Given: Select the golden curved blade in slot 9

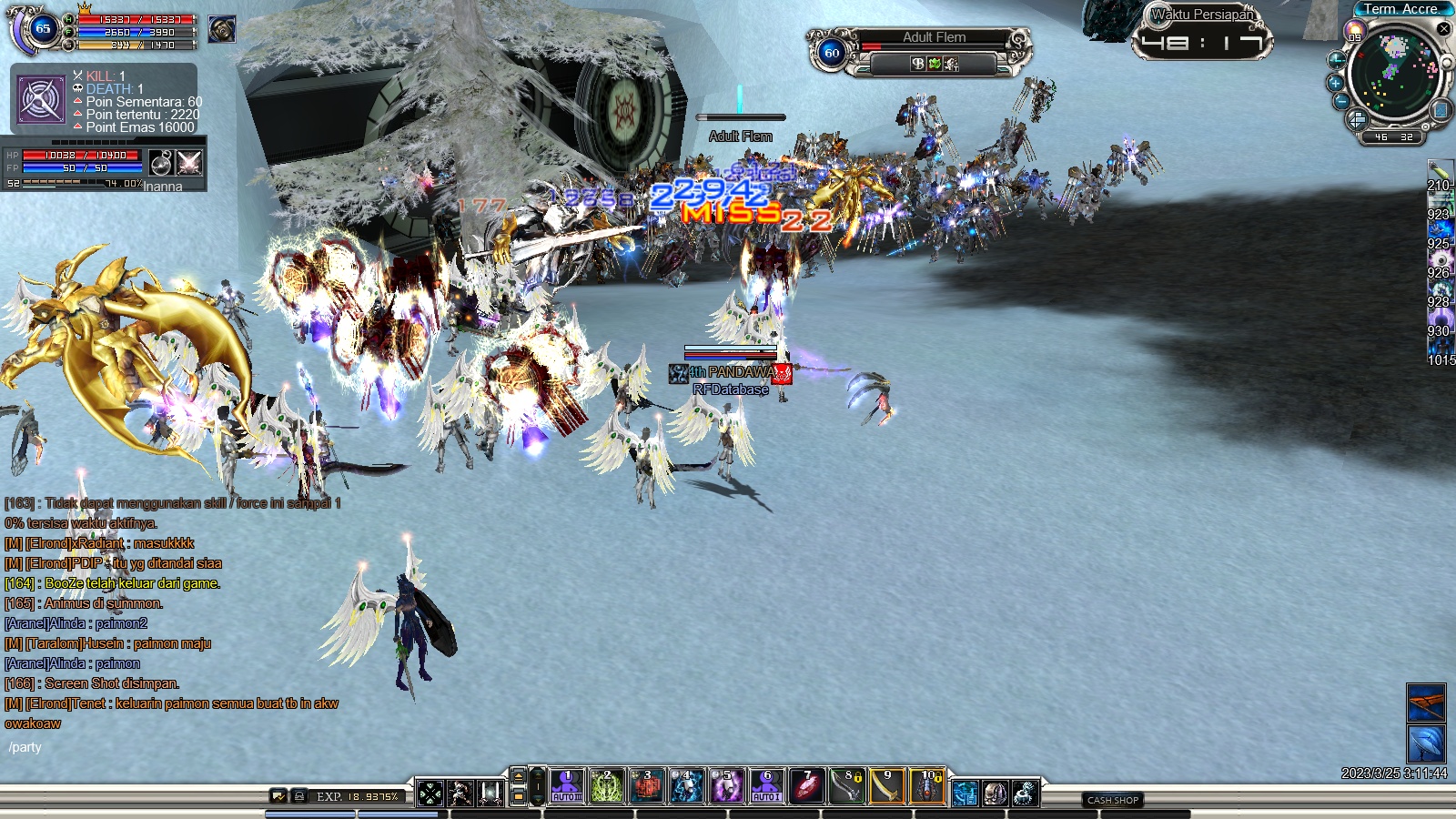Looking at the screenshot, I should (887, 786).
